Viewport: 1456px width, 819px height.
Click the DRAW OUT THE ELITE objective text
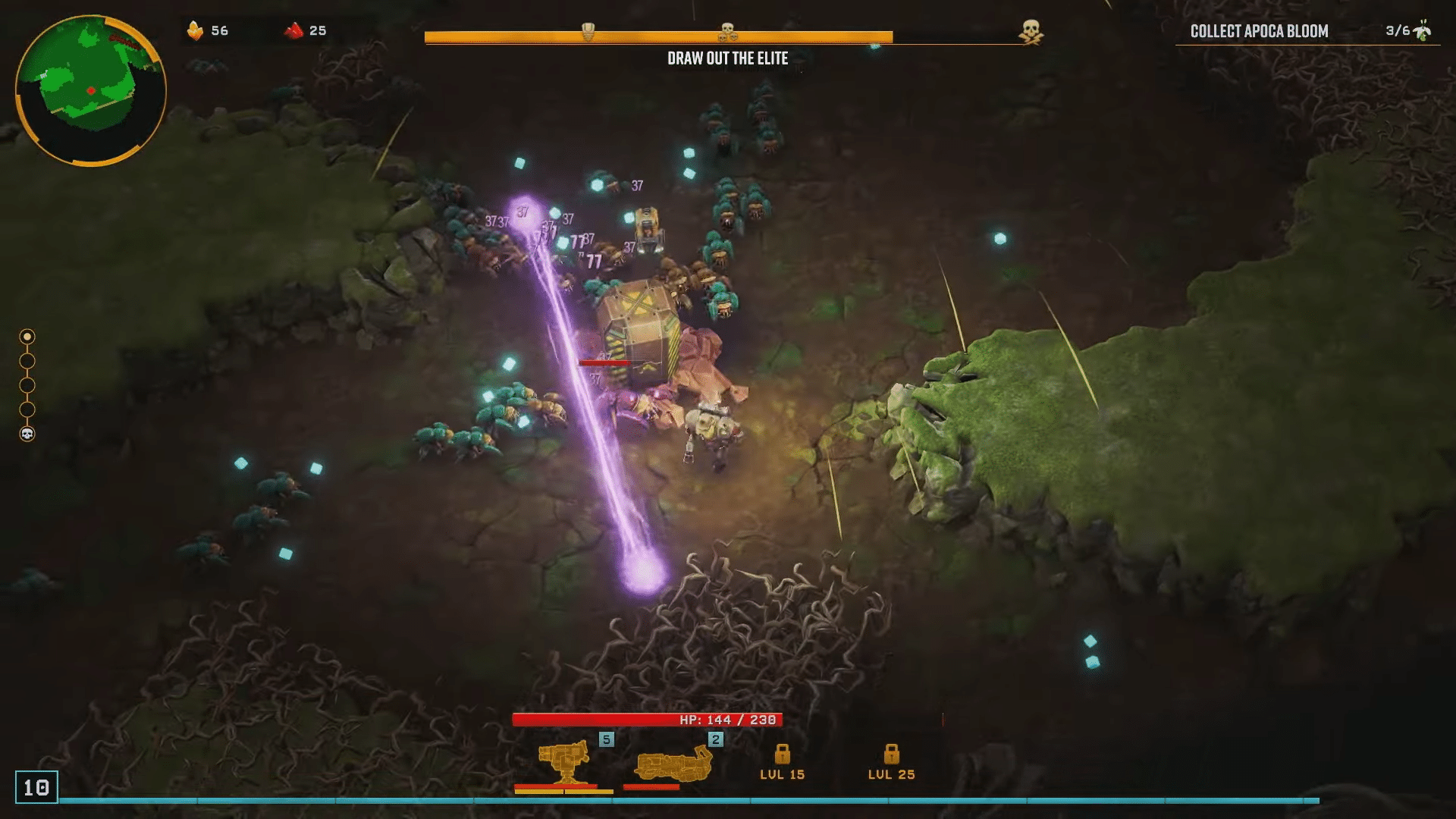tap(727, 58)
